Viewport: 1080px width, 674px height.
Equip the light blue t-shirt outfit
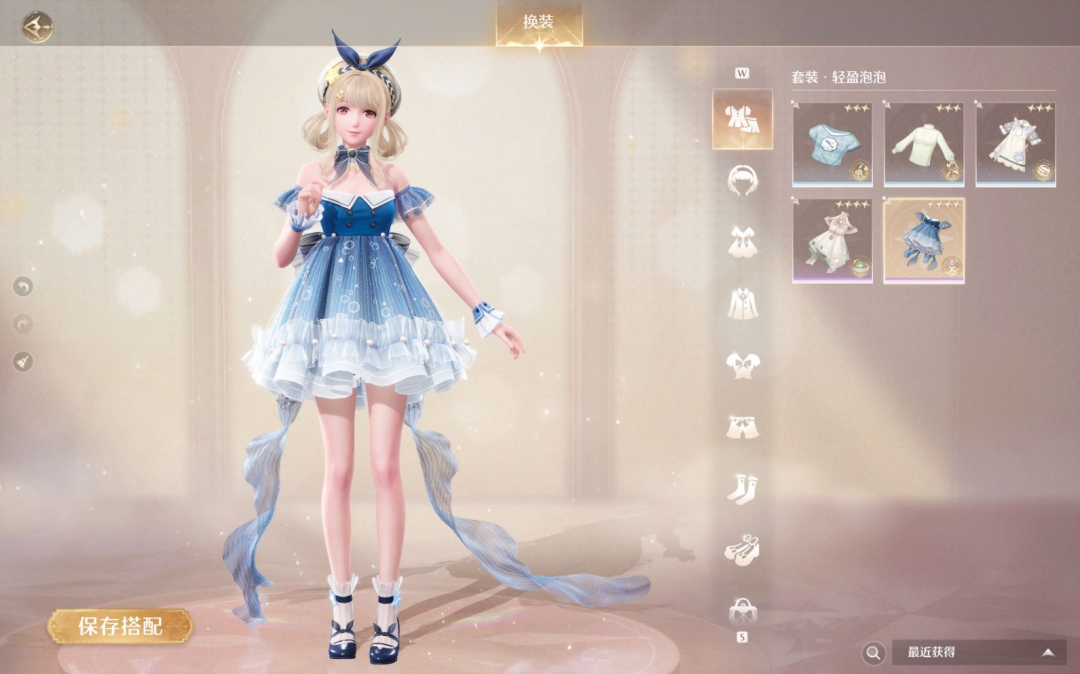832,144
